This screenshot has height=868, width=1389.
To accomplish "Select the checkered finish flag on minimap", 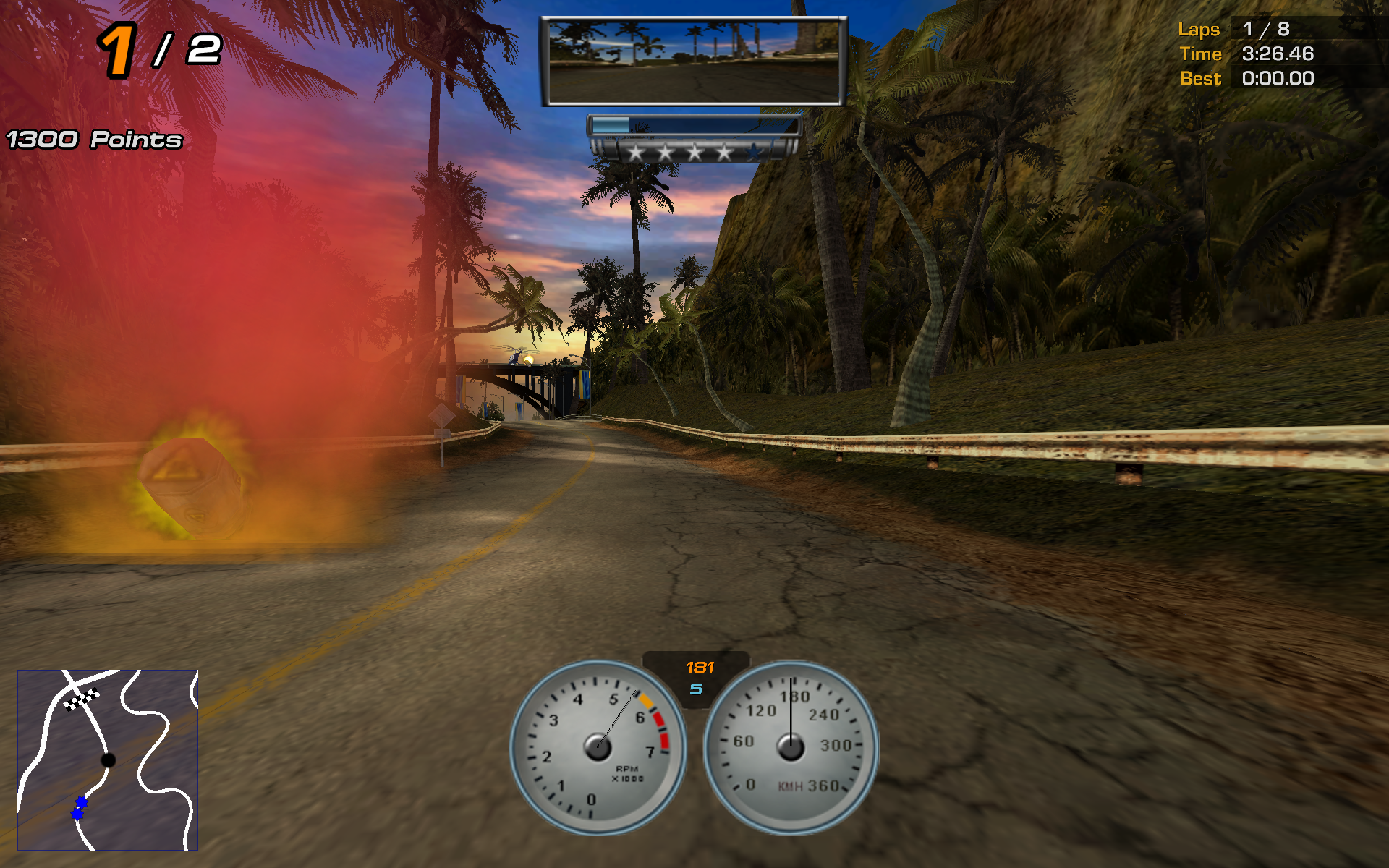I will (82, 699).
